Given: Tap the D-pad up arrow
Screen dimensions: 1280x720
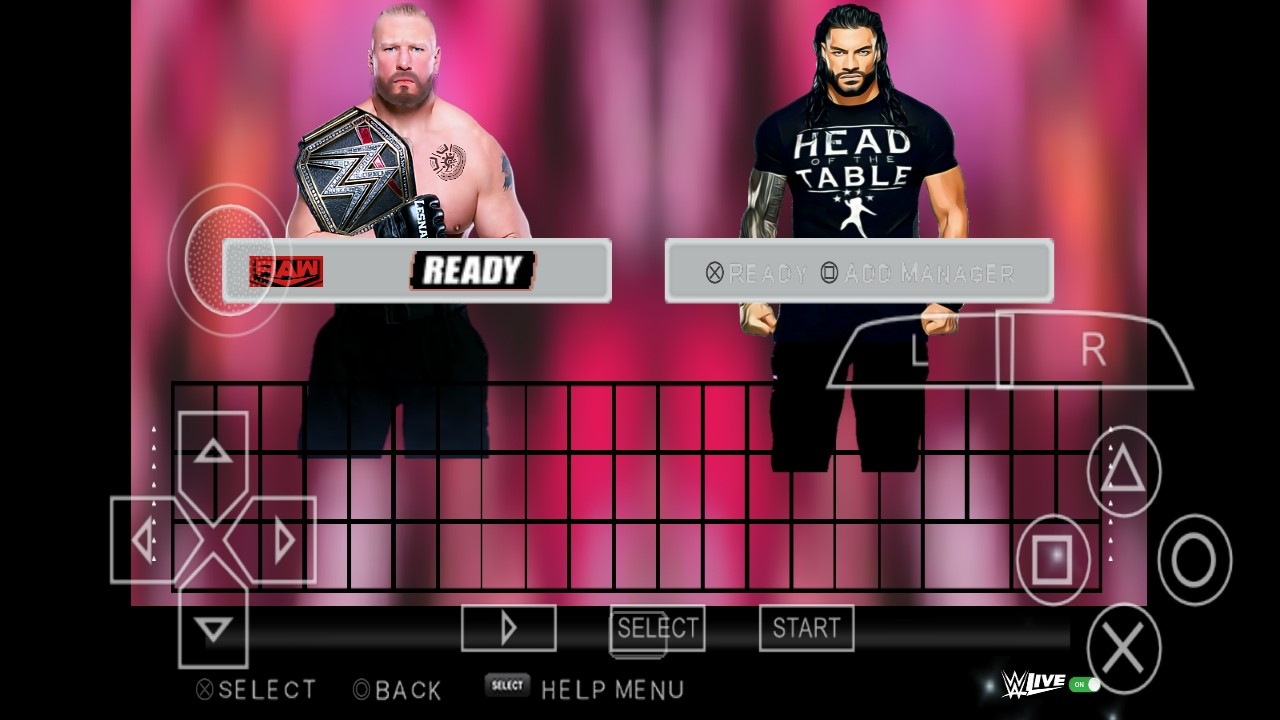Looking at the screenshot, I should click(x=213, y=452).
